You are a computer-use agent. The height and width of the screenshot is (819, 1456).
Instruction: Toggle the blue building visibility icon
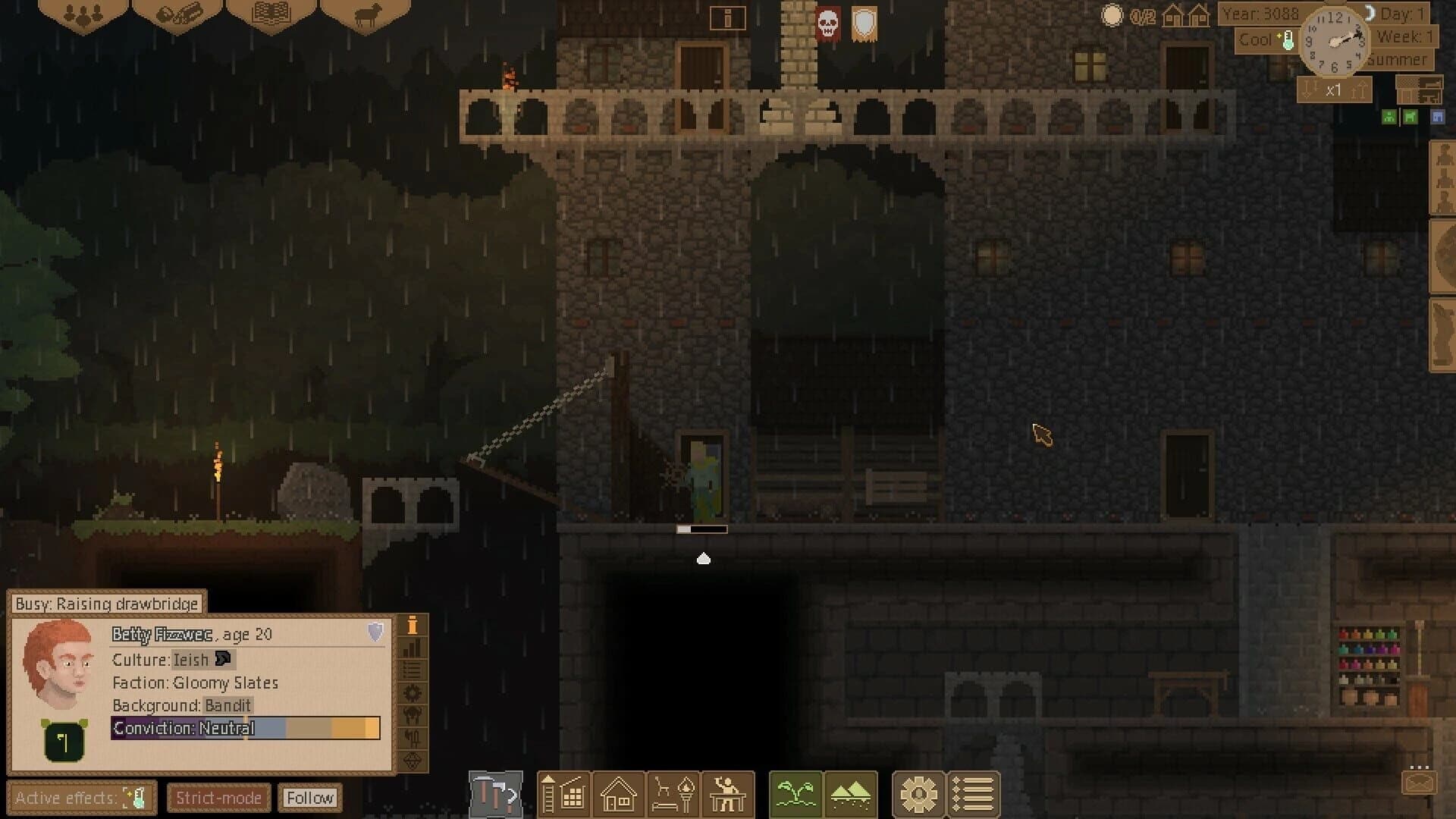(1438, 117)
